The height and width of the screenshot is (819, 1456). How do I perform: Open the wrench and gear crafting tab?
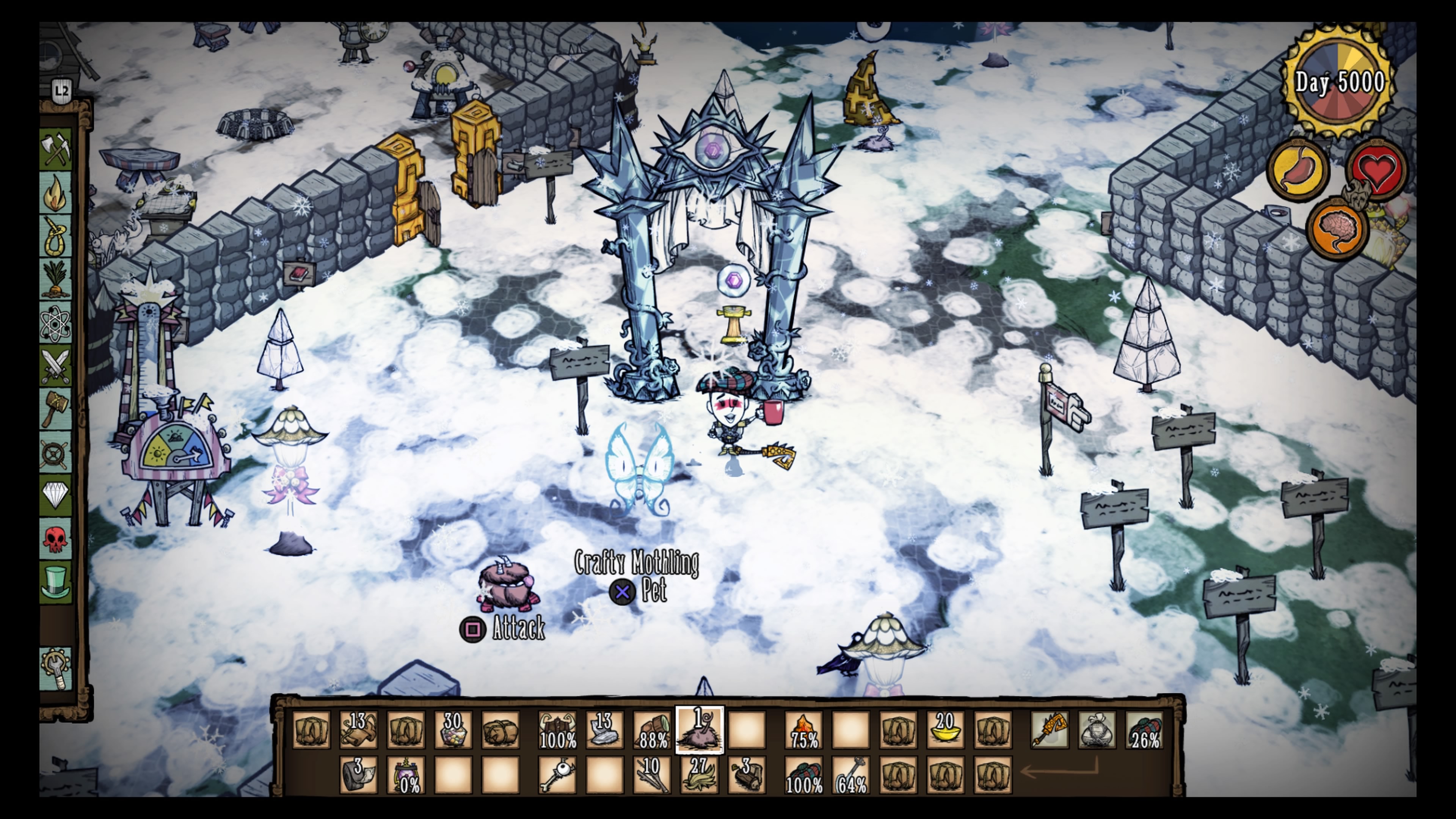click(x=56, y=668)
